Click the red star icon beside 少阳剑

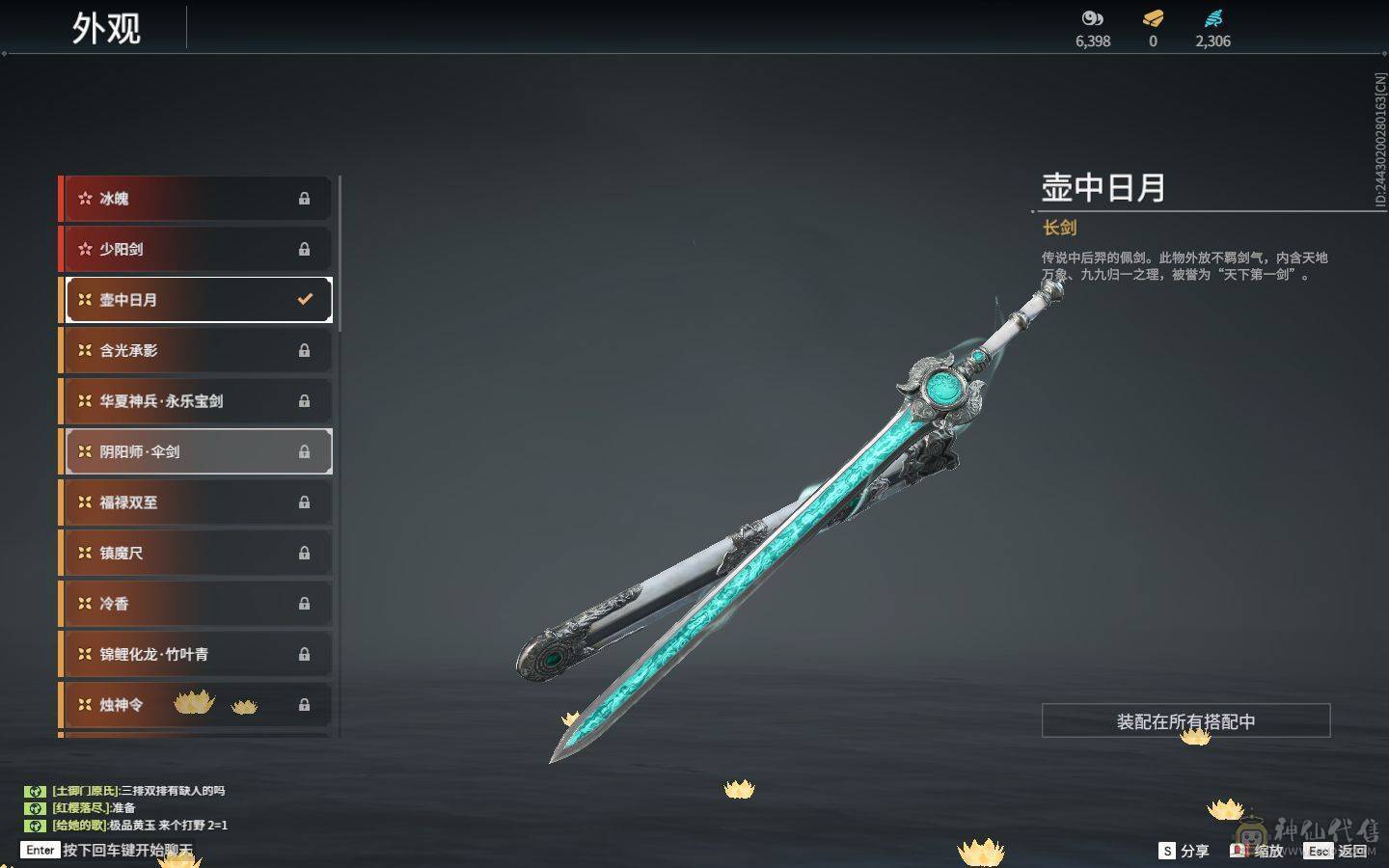click(84, 249)
